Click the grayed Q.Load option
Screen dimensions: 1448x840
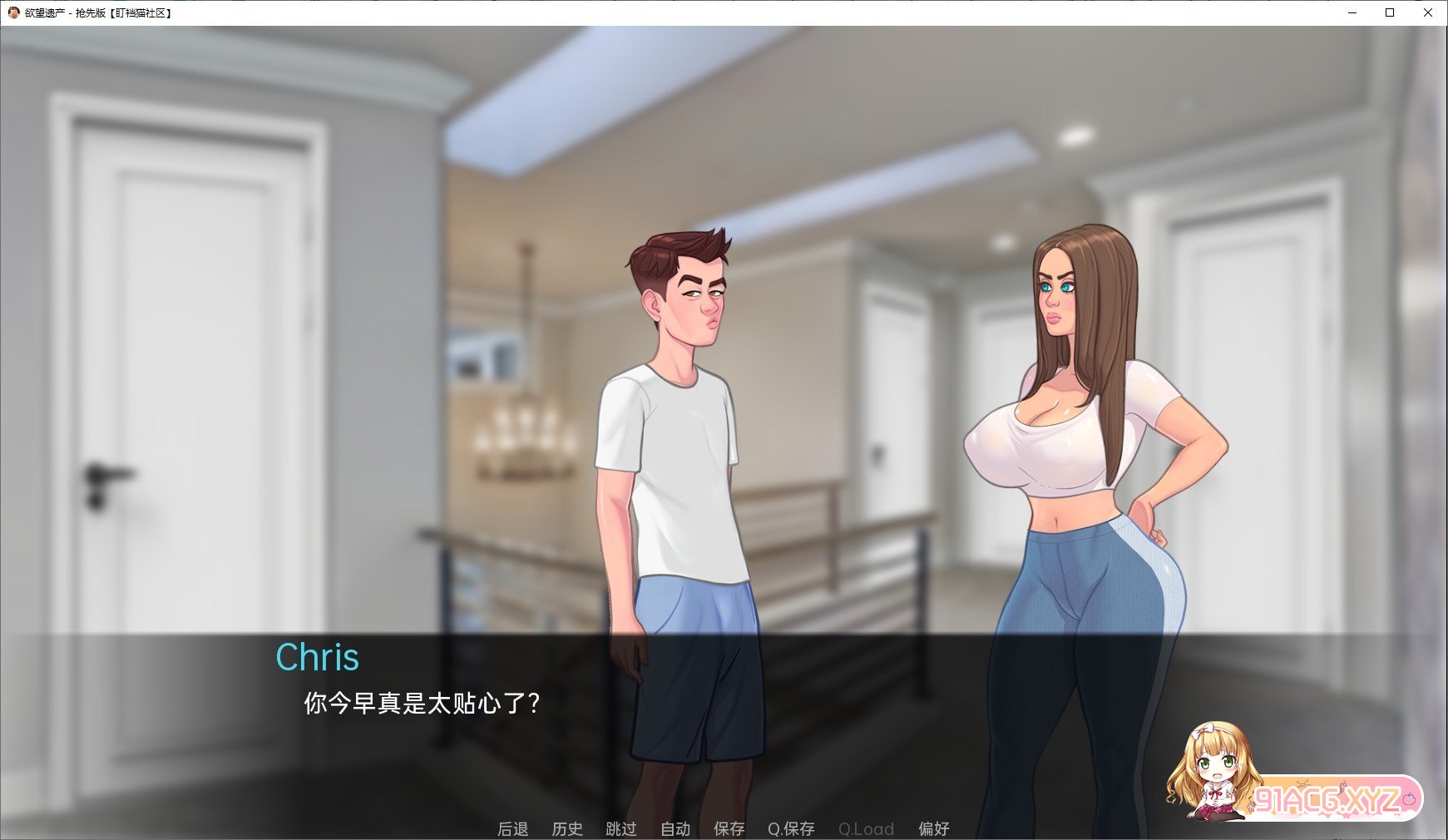[x=866, y=828]
